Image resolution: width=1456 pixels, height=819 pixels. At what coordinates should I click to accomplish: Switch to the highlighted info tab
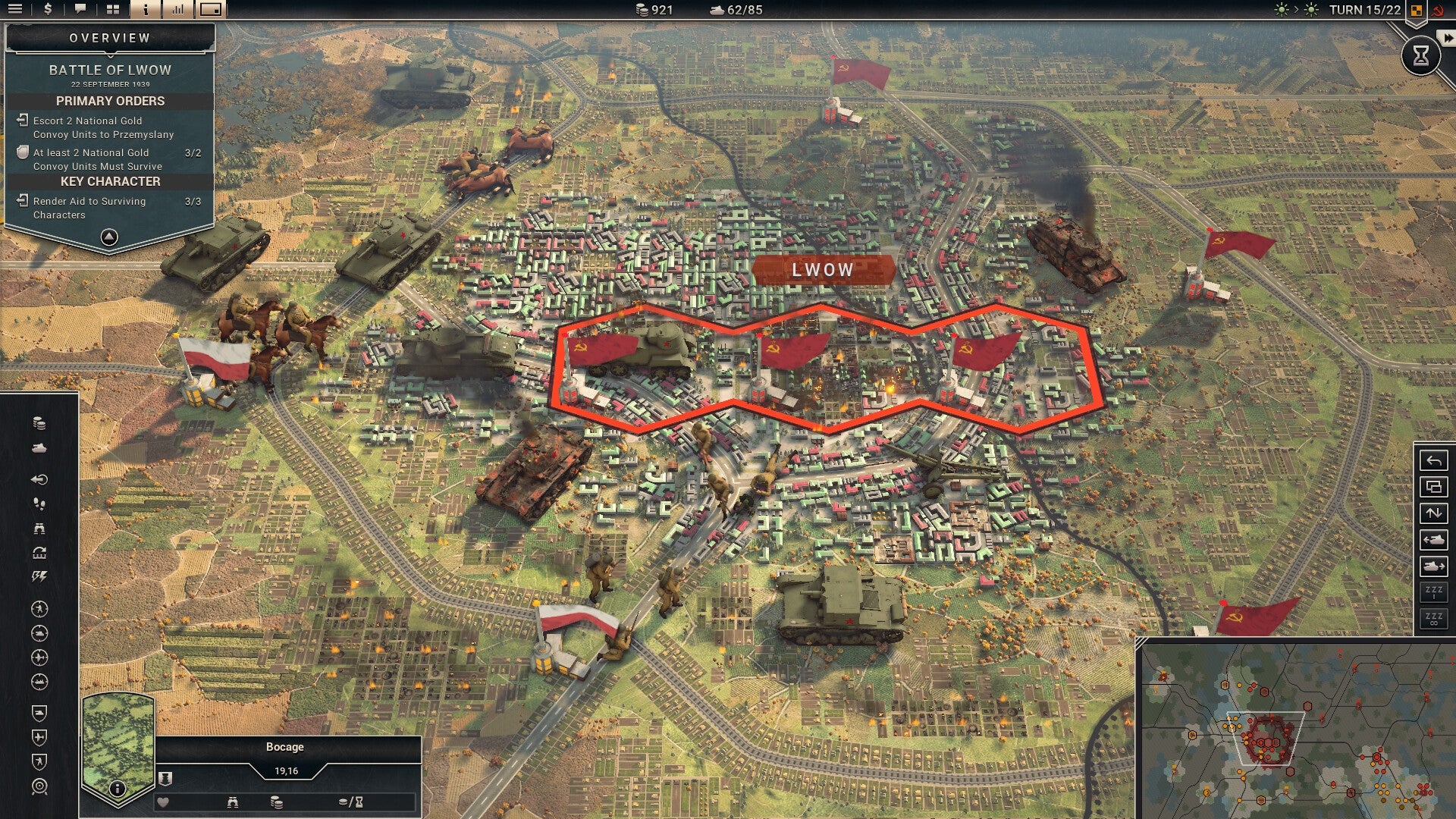[146, 10]
